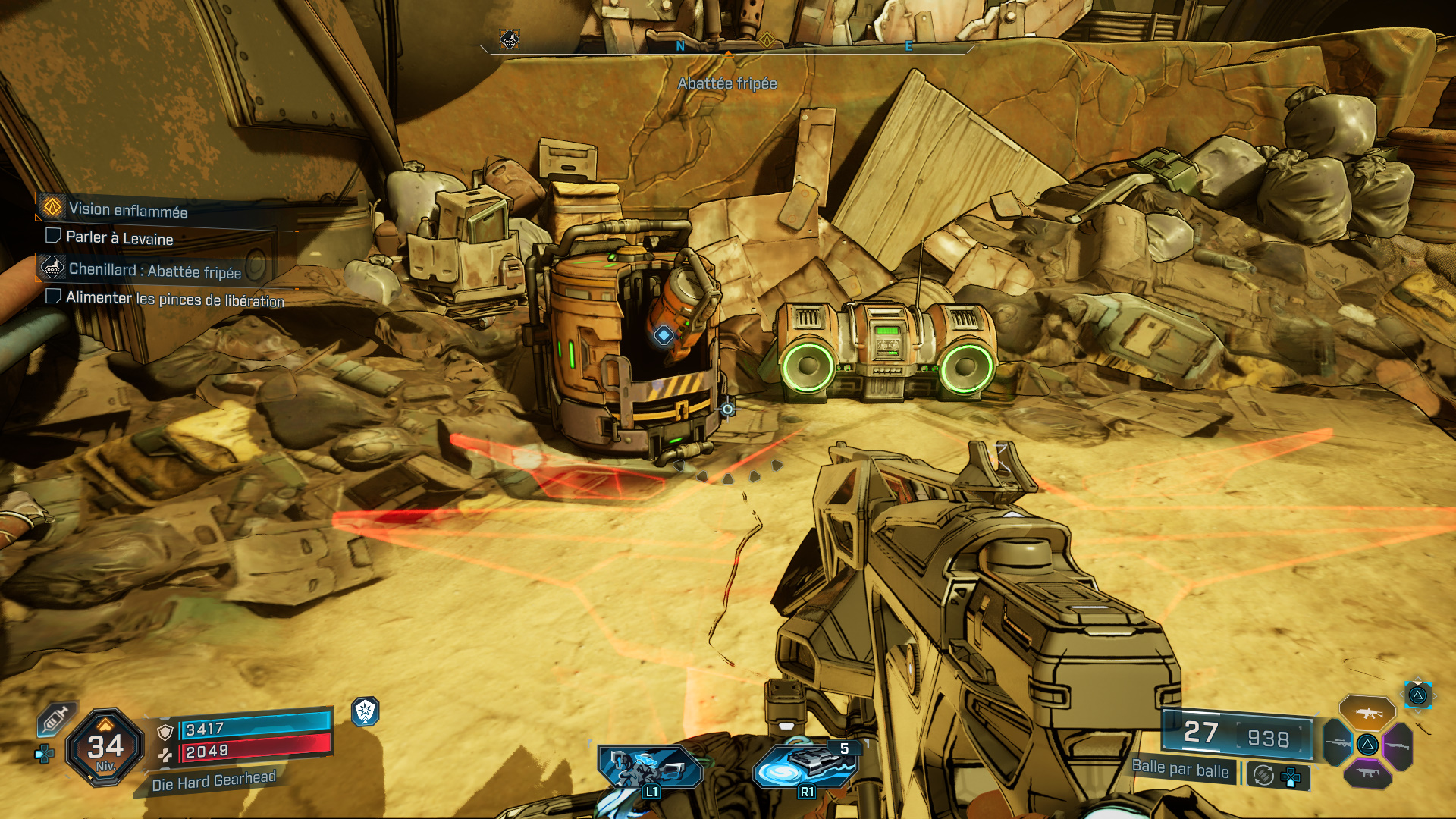This screenshot has height=819, width=1456.
Task: Click the left chevron beside the weapon swap widget
Action: 1402,694
